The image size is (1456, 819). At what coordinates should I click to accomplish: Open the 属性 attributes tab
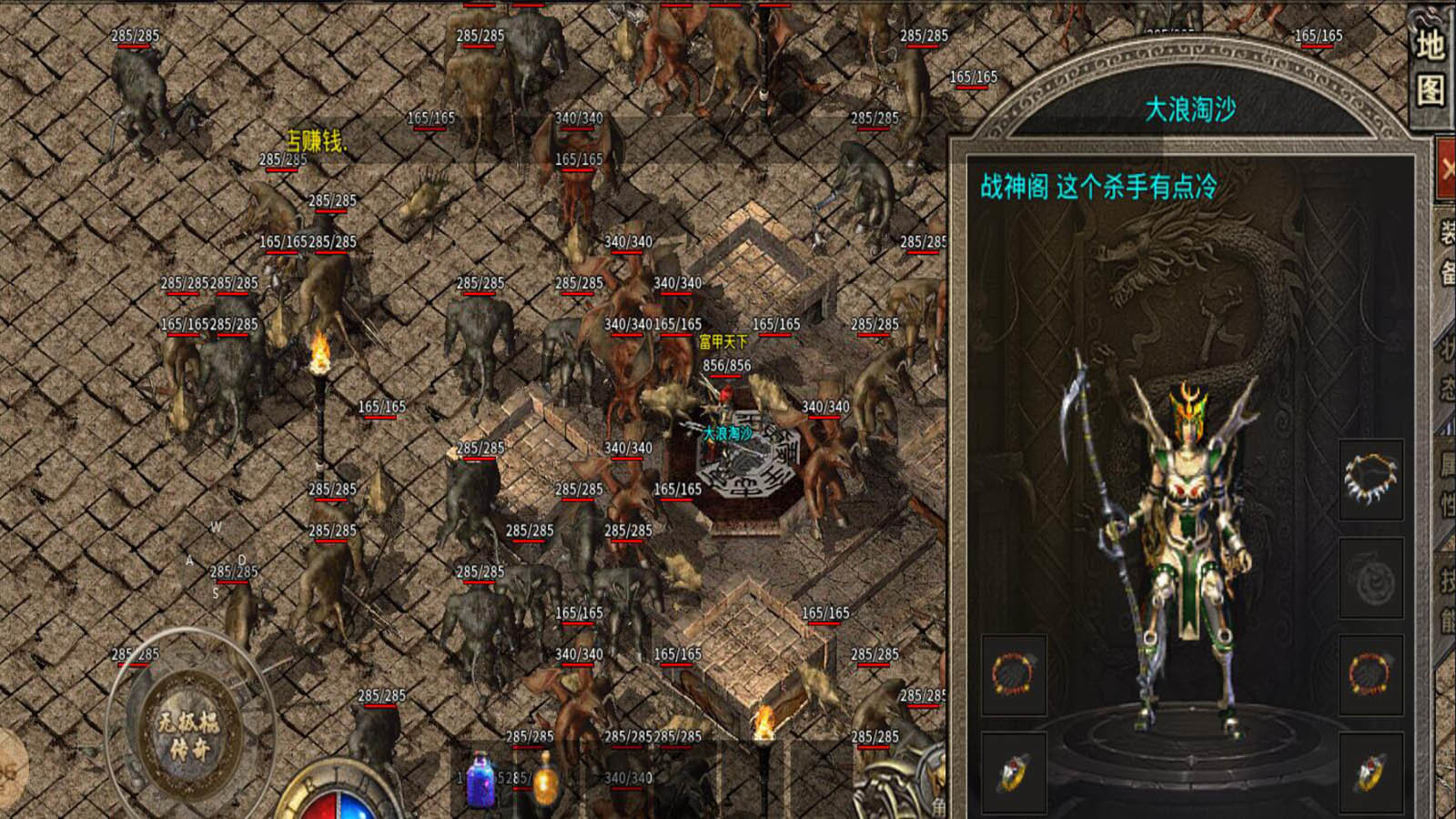pyautogui.click(x=1446, y=482)
